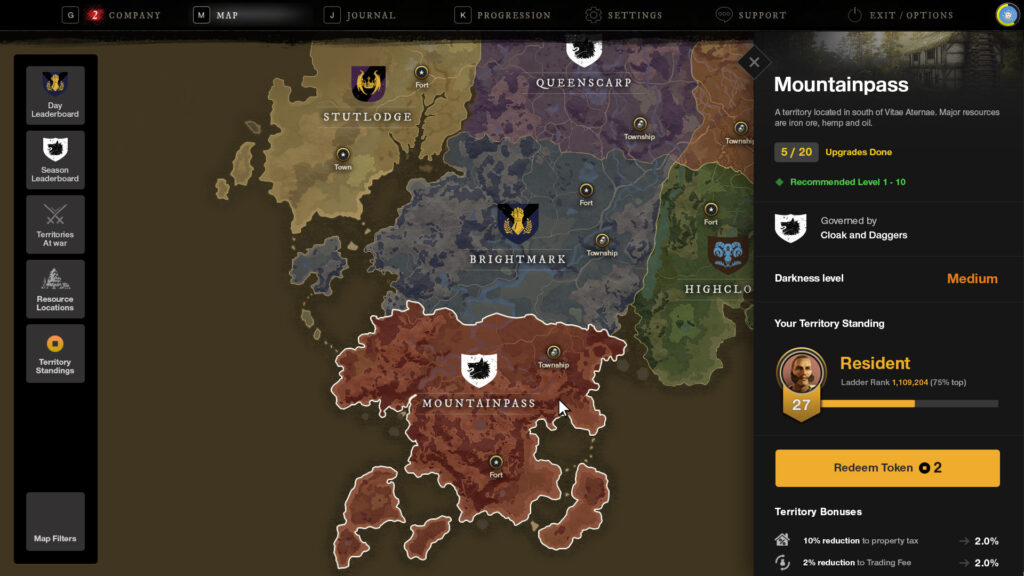
Task: Show the Day Leaderboard
Action: [x=55, y=95]
